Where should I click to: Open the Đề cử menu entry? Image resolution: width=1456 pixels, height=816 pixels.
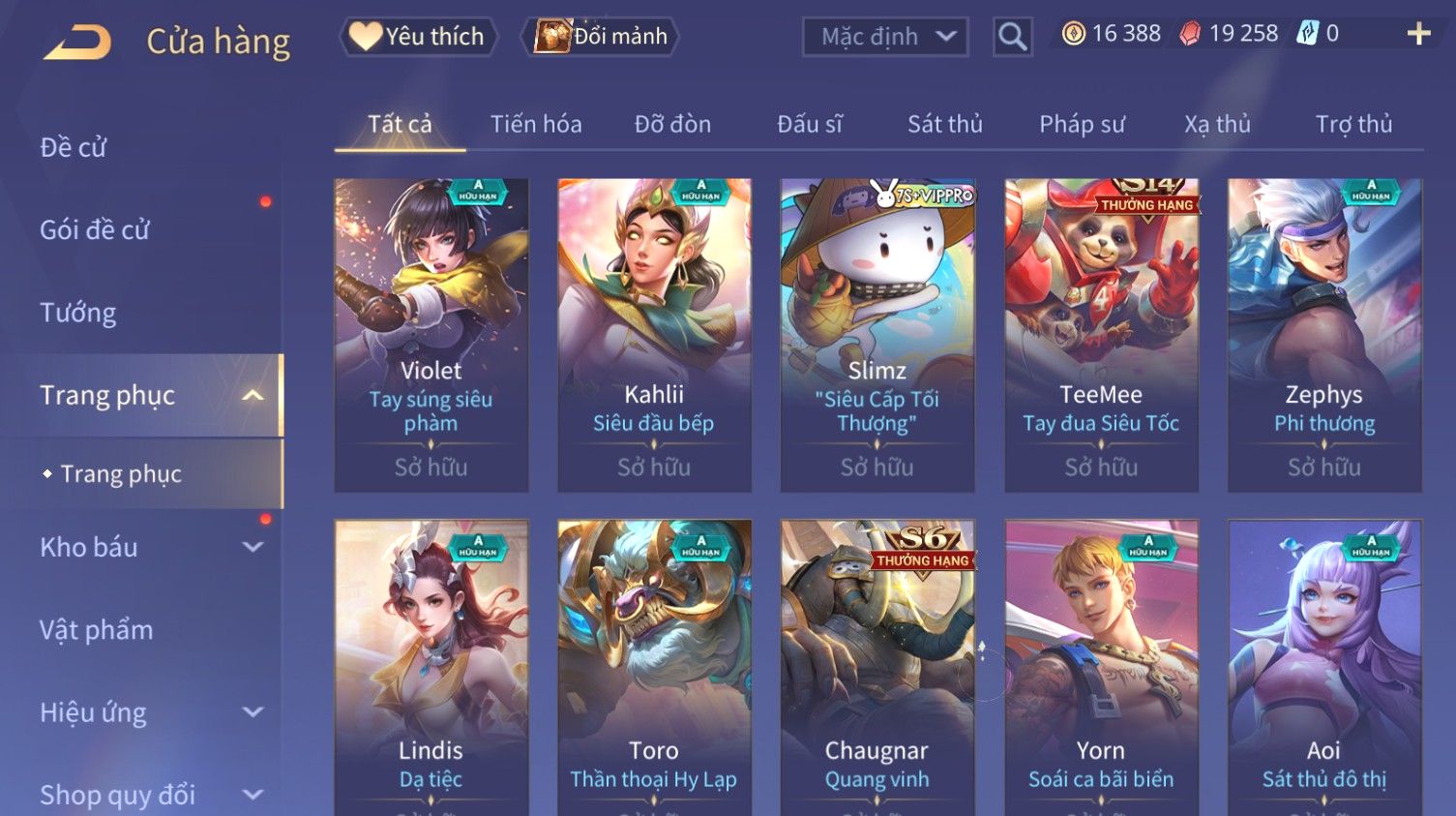tap(74, 147)
